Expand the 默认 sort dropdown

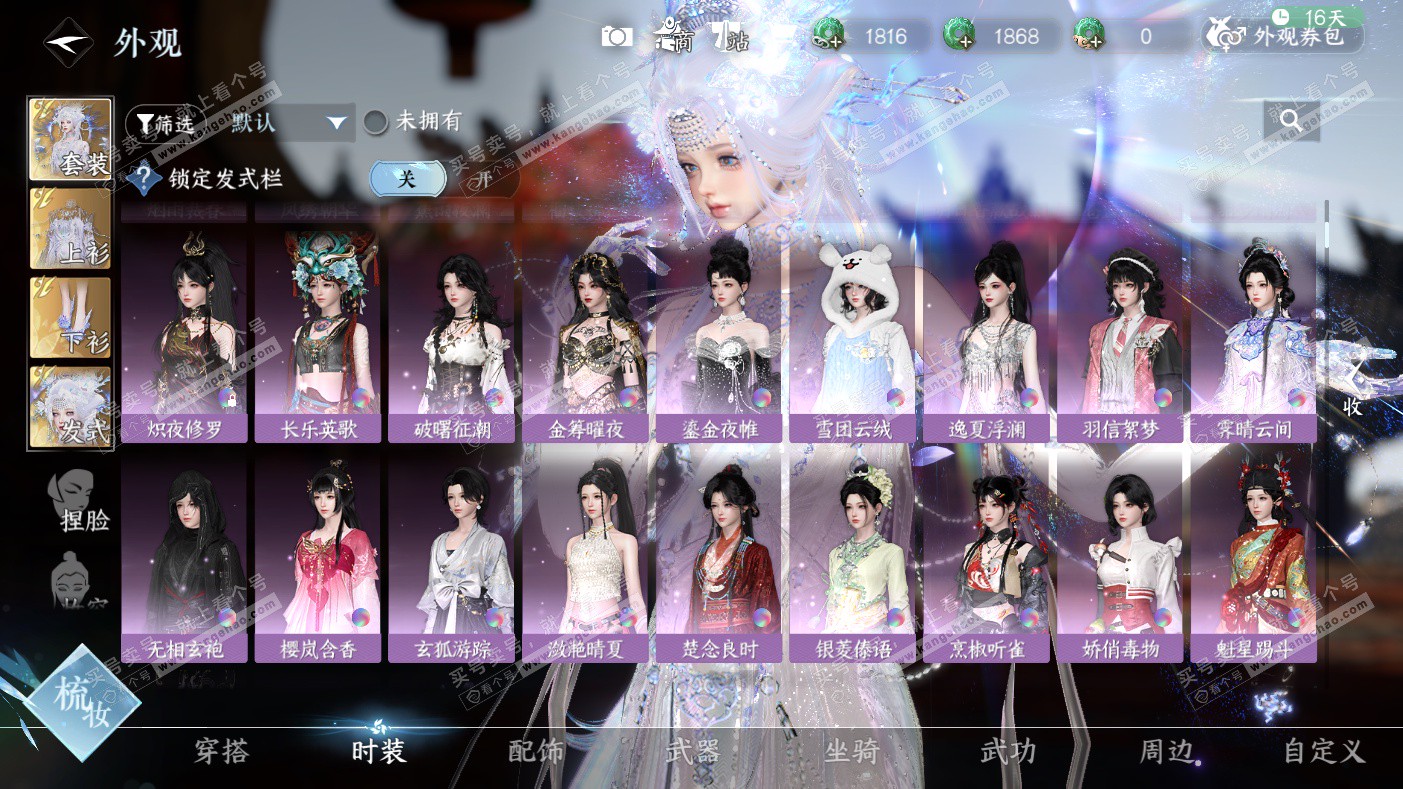(290, 123)
